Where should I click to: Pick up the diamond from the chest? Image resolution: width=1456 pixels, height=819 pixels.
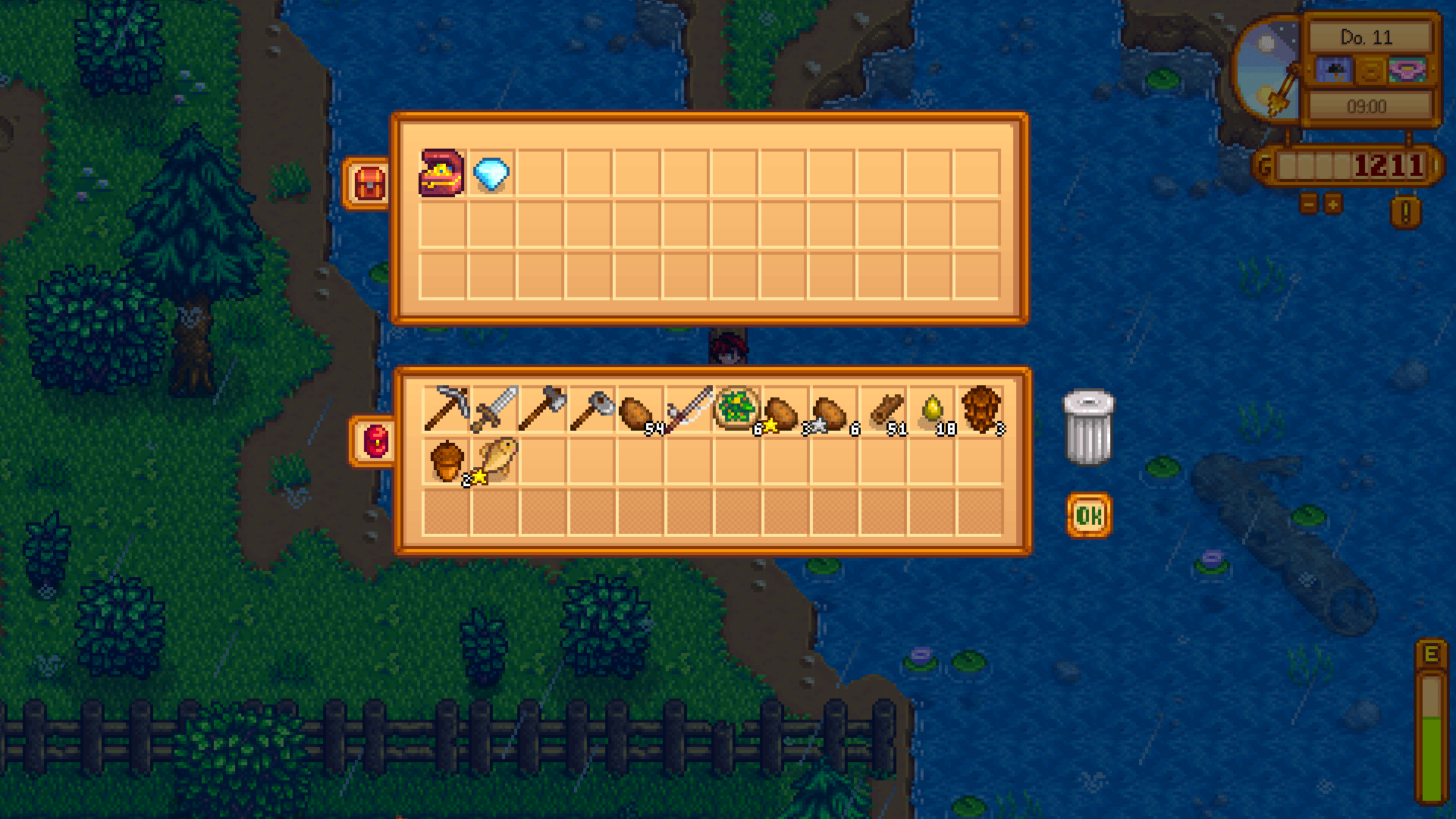491,174
